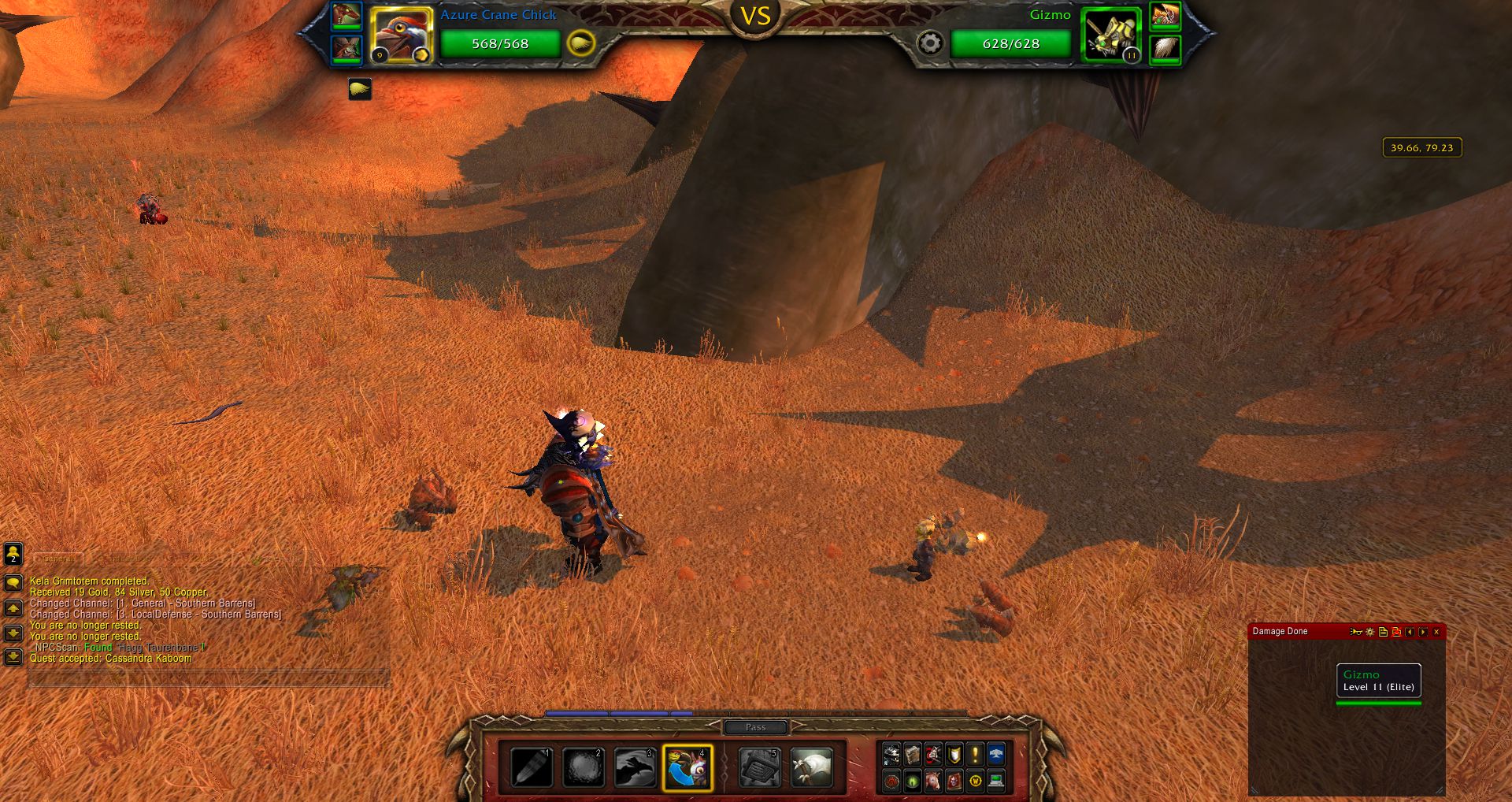Open the horse mount collection icon
The image size is (1512, 802).
pos(933,781)
